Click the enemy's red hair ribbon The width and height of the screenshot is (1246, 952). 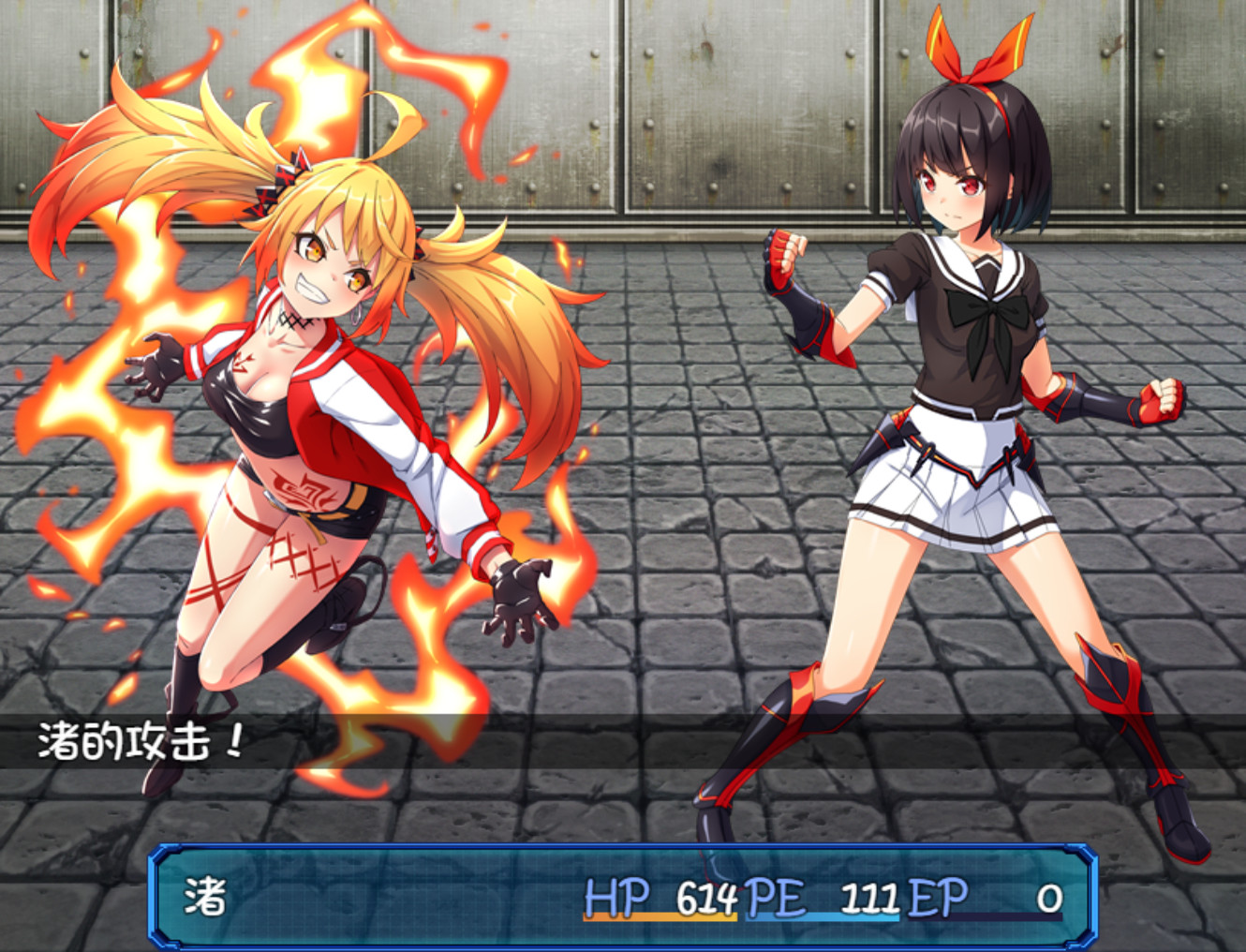pyautogui.click(x=965, y=52)
